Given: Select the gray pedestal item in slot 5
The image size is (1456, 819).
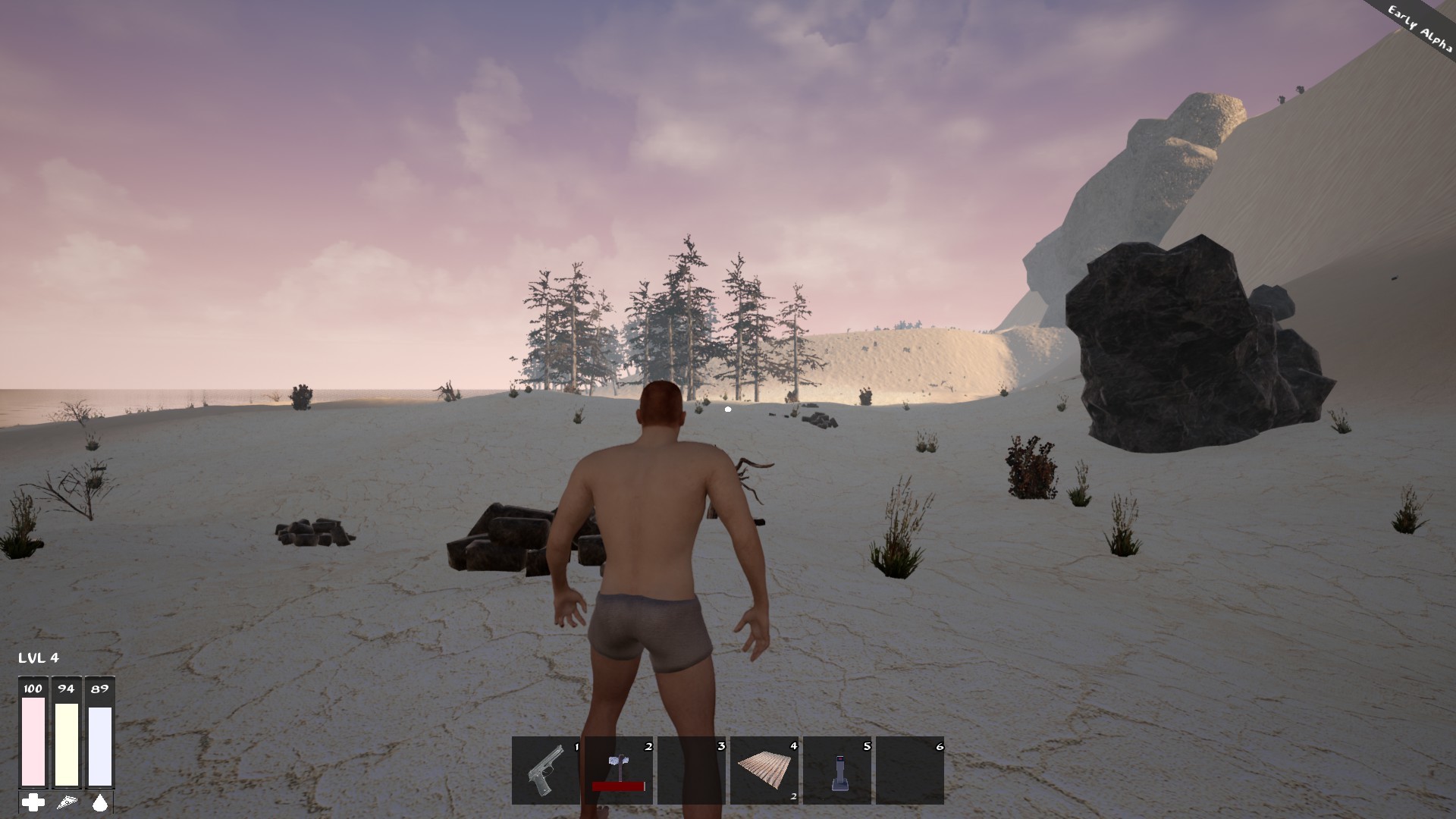Looking at the screenshot, I should pos(837,770).
